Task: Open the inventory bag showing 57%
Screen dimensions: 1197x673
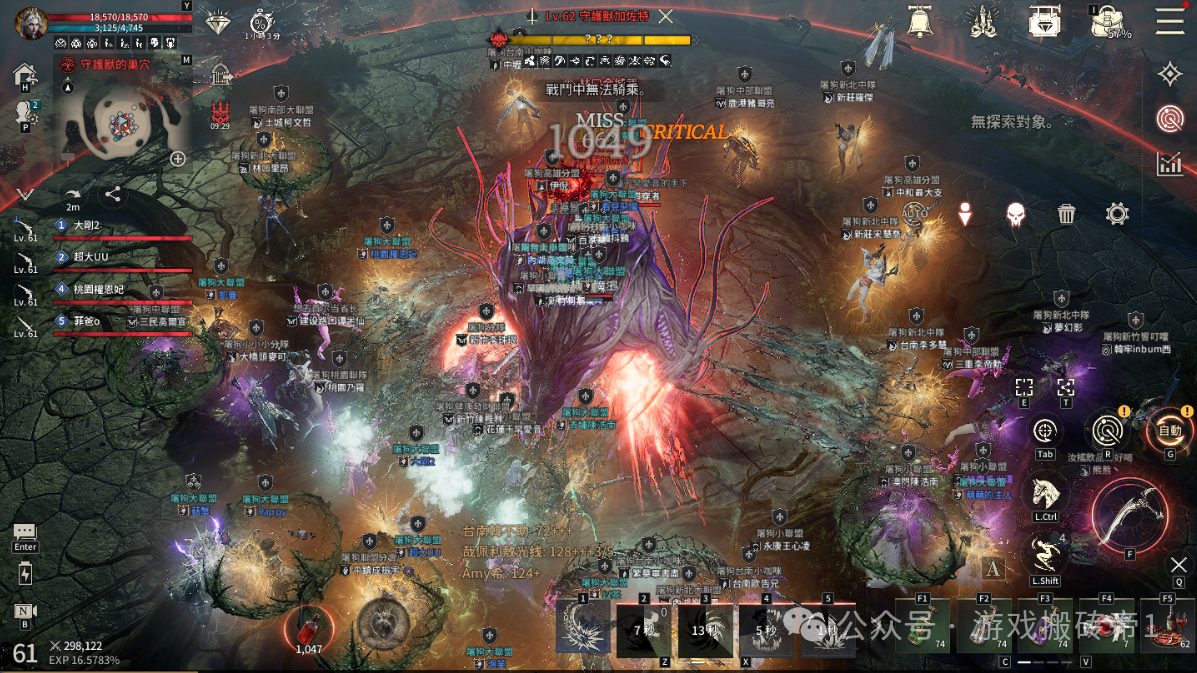Action: point(1109,22)
